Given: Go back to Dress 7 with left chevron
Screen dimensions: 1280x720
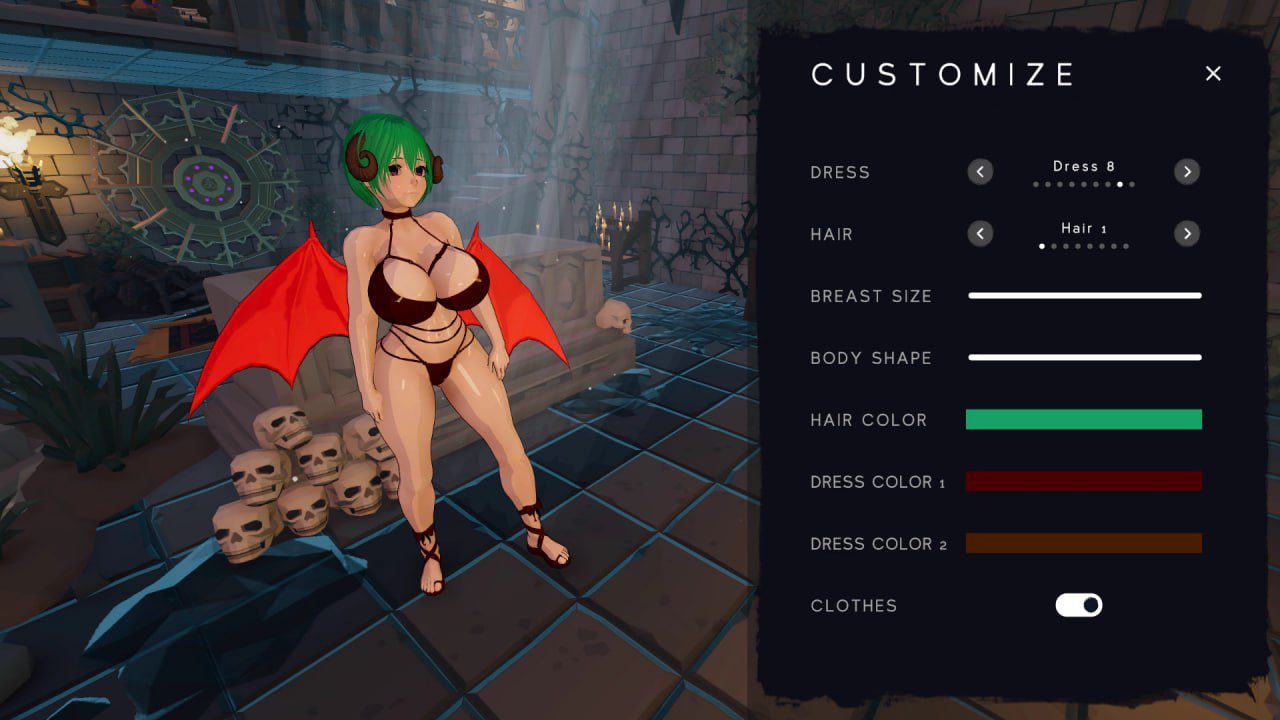Looking at the screenshot, I should (980, 171).
